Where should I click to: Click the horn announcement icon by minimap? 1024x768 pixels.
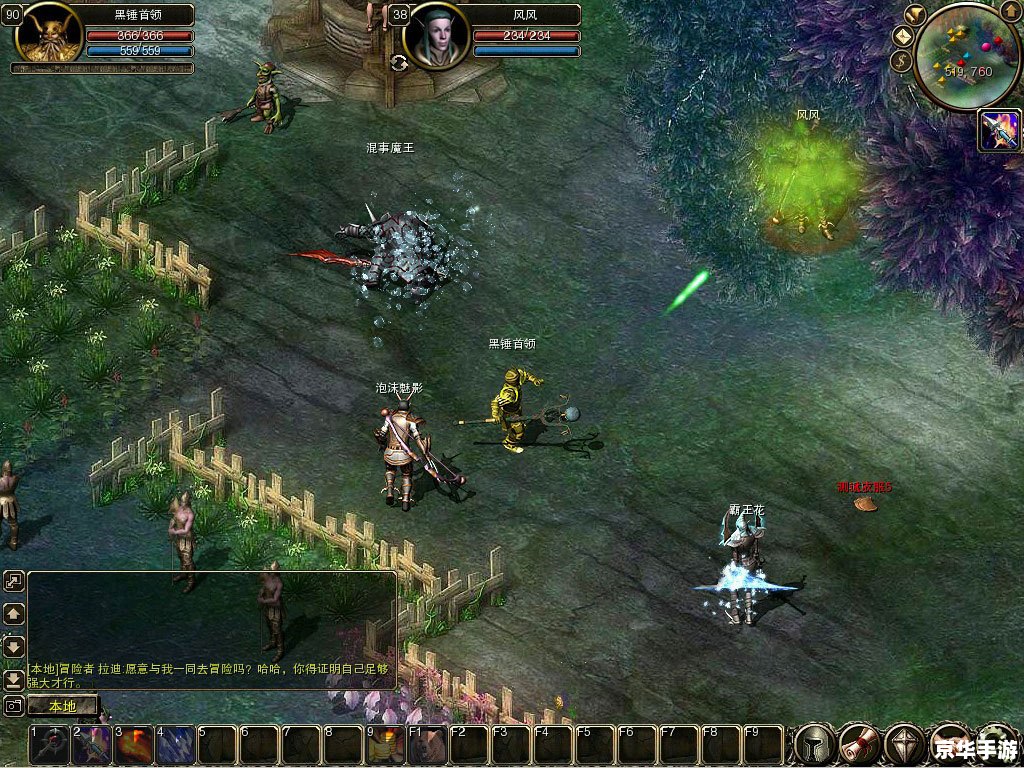(915, 14)
